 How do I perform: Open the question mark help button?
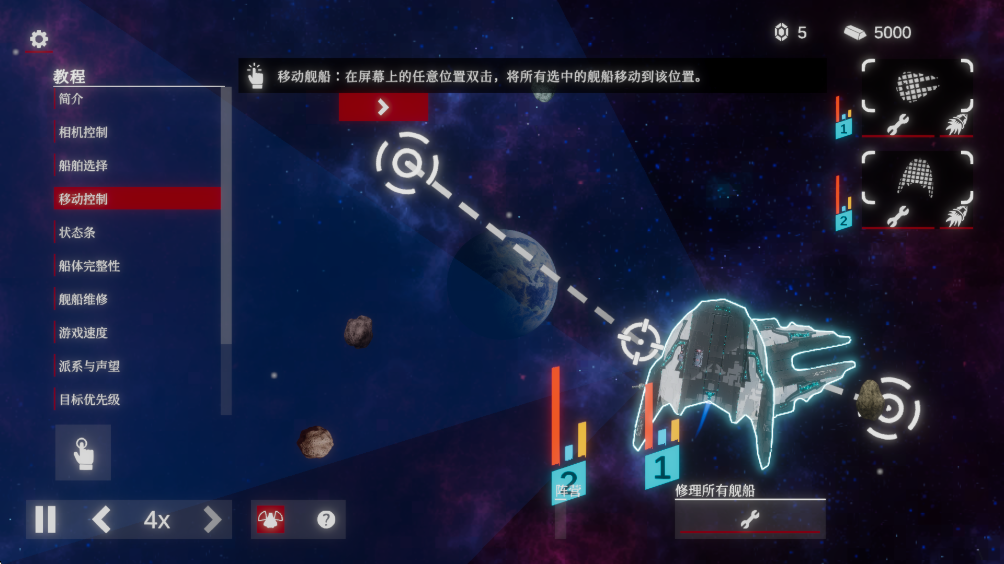[x=326, y=519]
